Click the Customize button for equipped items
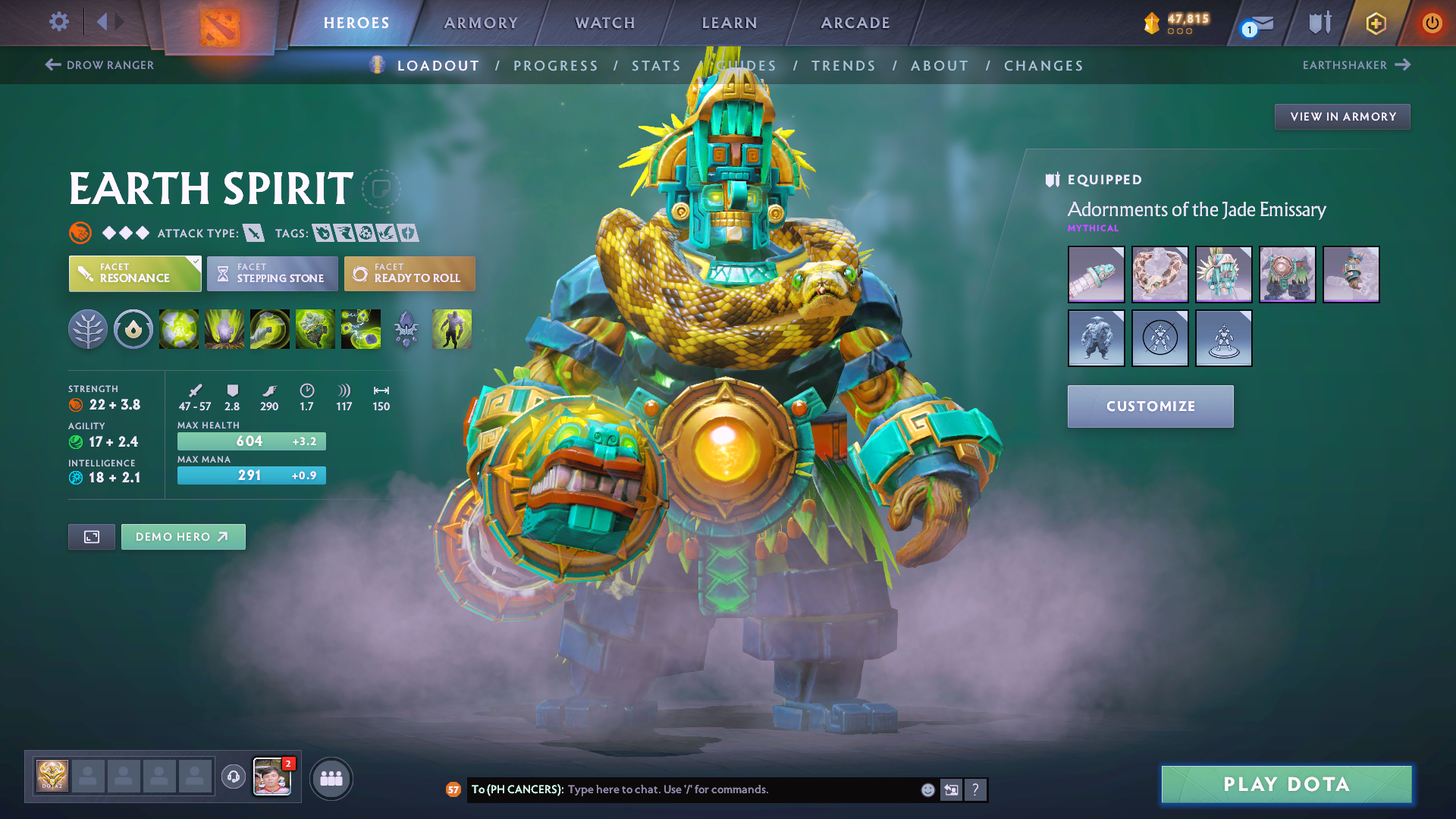 tap(1150, 406)
